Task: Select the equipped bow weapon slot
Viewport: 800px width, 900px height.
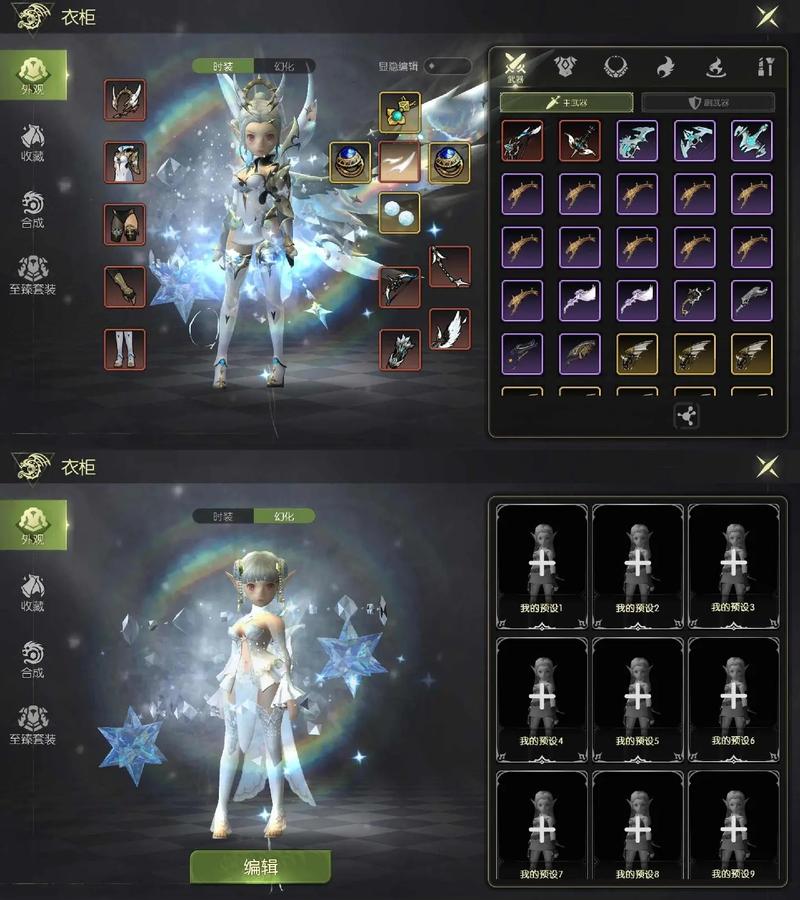Action: click(400, 287)
